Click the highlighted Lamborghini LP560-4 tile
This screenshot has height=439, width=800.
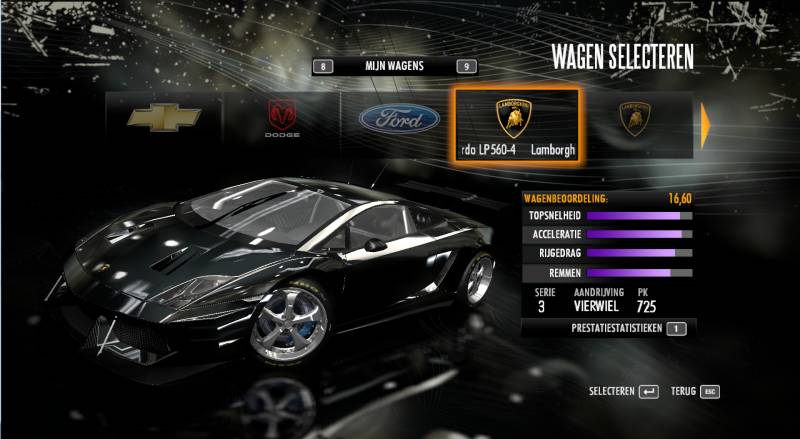(515, 125)
